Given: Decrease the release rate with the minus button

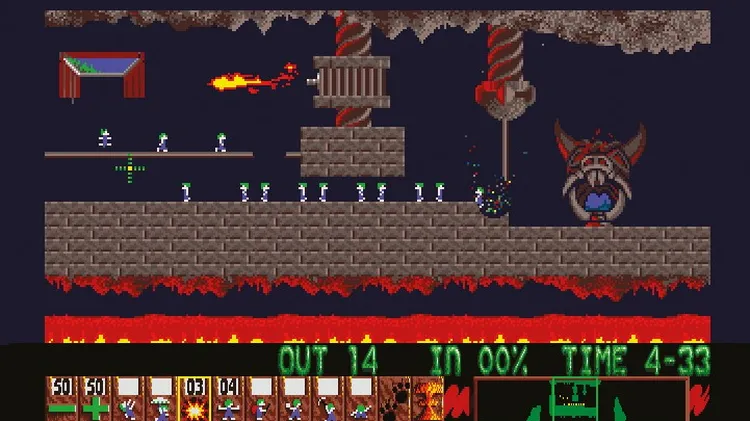Looking at the screenshot, I should (62, 400).
